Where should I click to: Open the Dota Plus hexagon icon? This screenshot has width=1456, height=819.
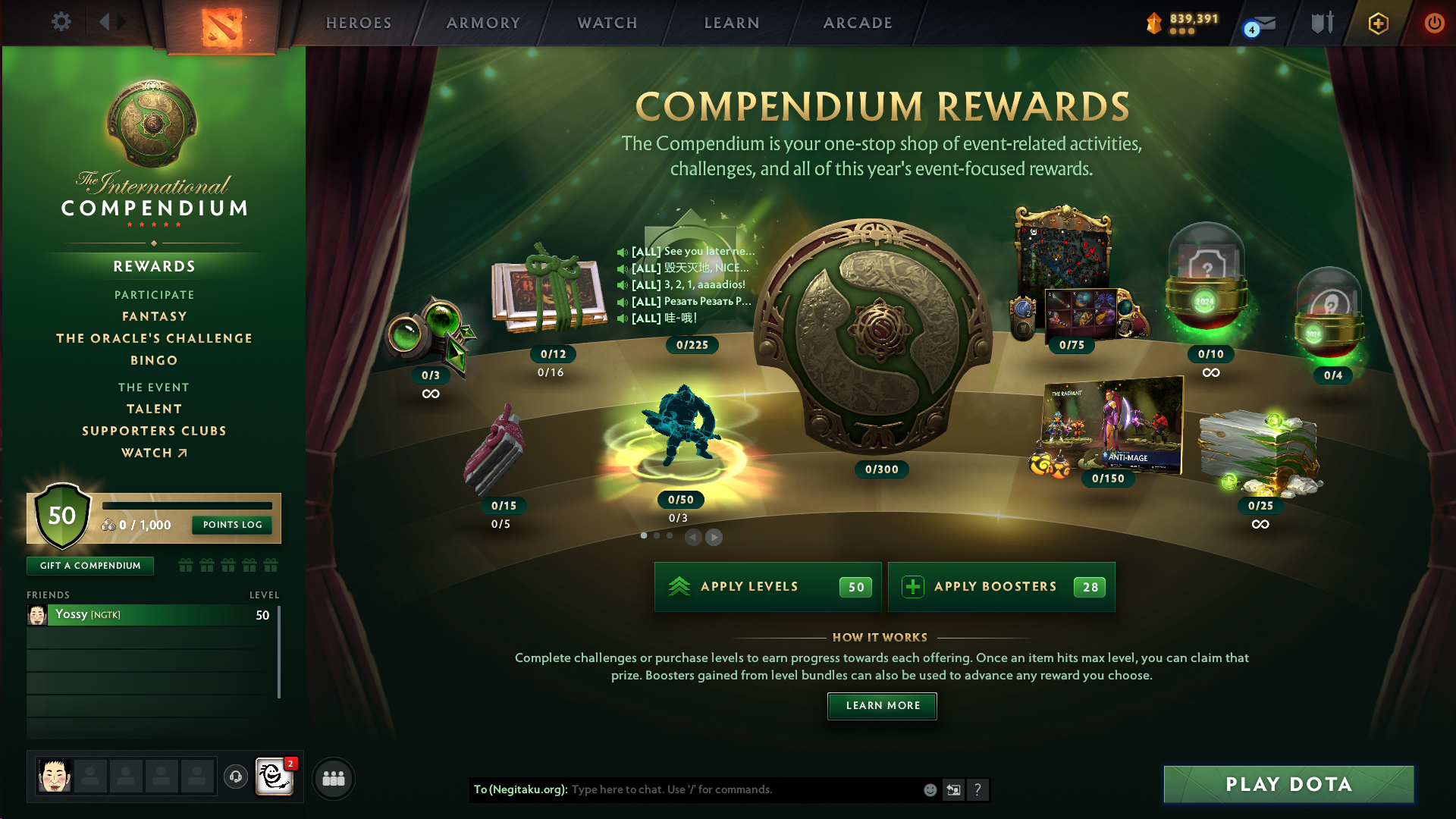[1378, 23]
